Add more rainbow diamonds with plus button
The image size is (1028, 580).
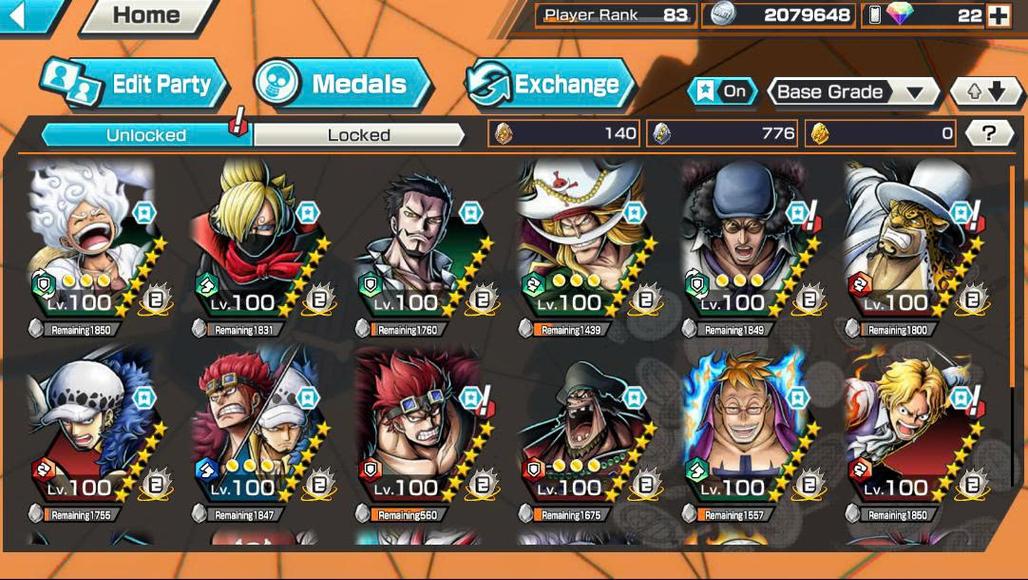coord(998,15)
